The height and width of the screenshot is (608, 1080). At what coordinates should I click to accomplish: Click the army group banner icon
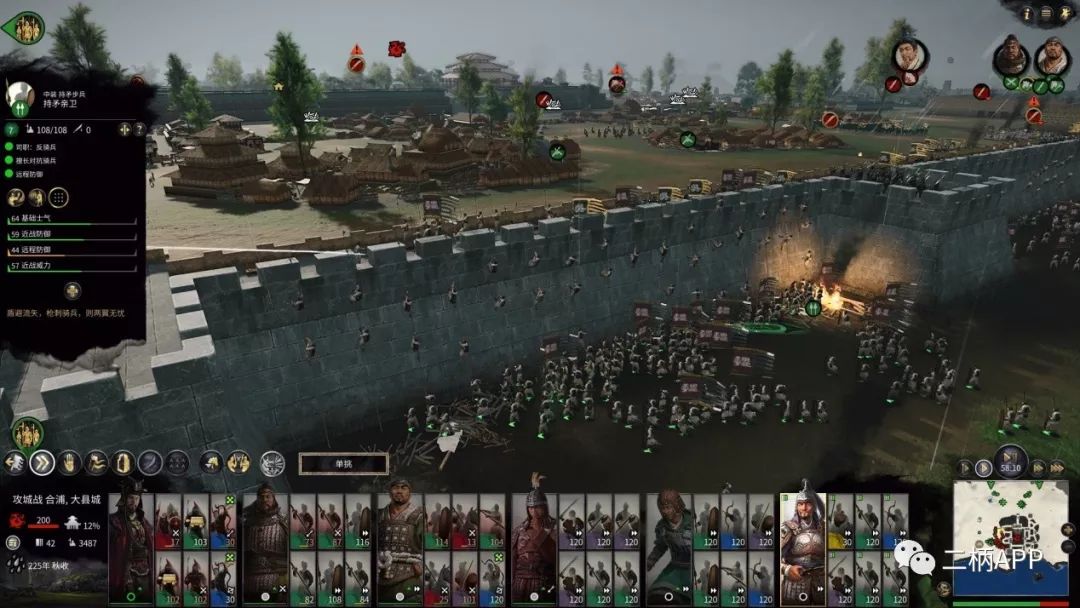point(27,433)
